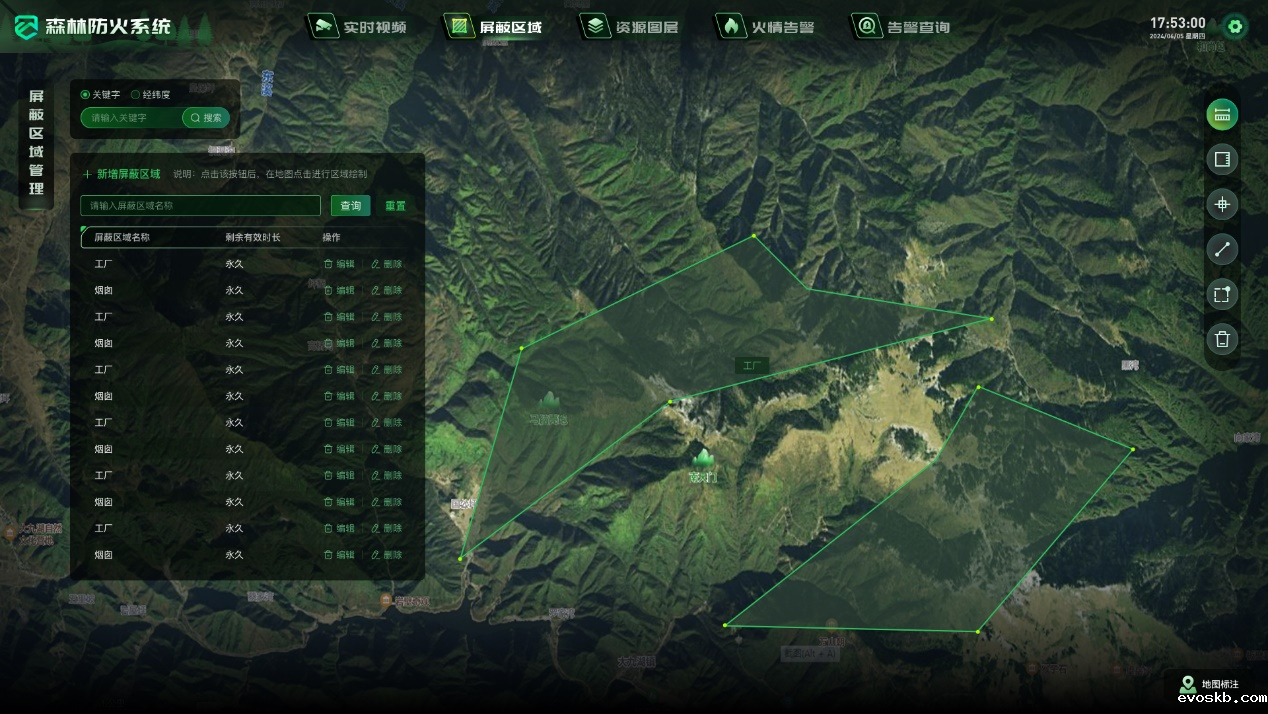Focus the keyword search input field

coord(132,118)
